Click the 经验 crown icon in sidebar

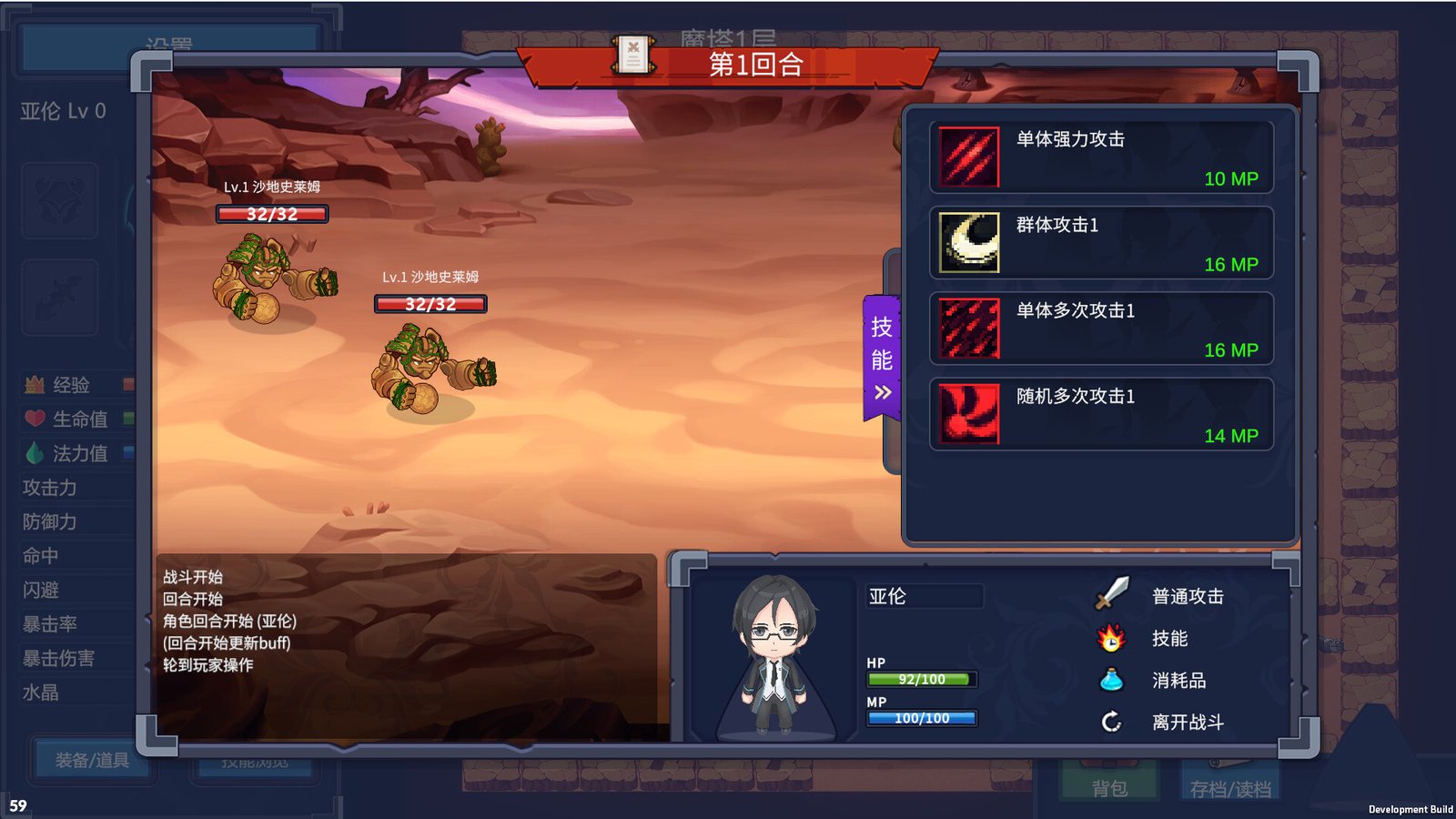click(x=33, y=385)
